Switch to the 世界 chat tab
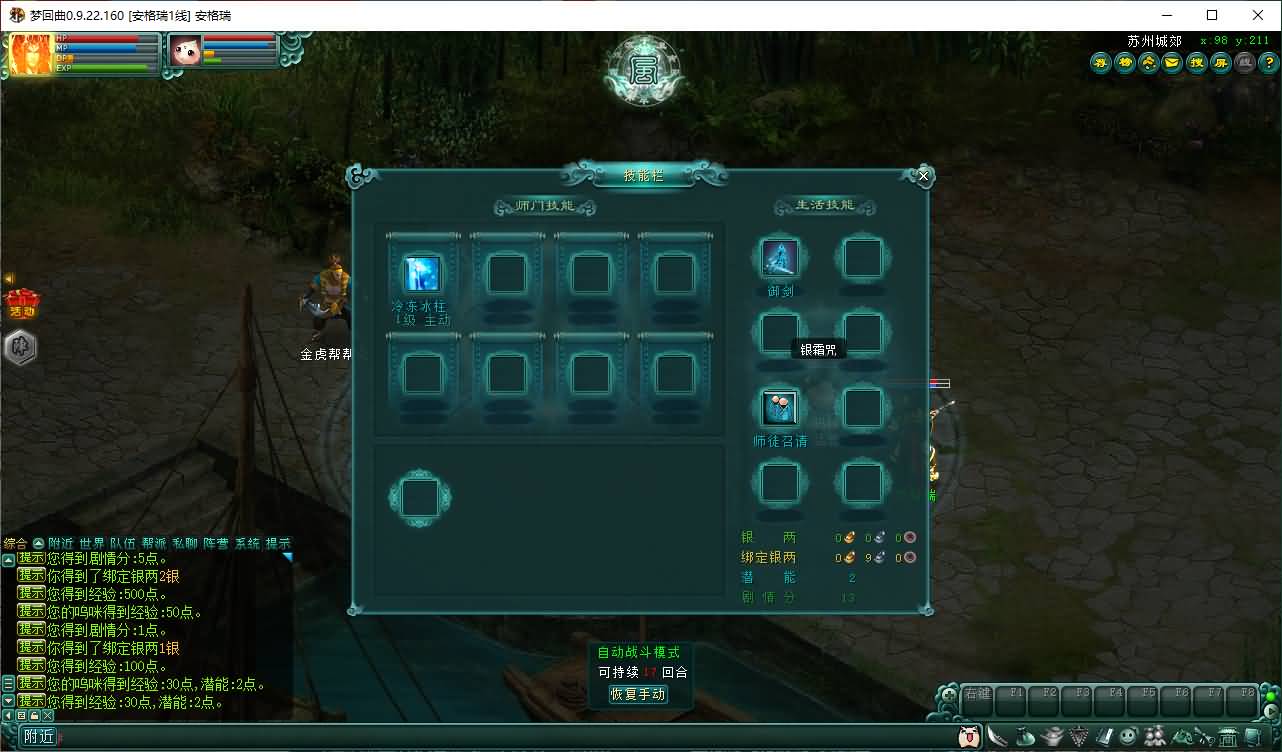This screenshot has width=1282, height=752. tap(90, 543)
